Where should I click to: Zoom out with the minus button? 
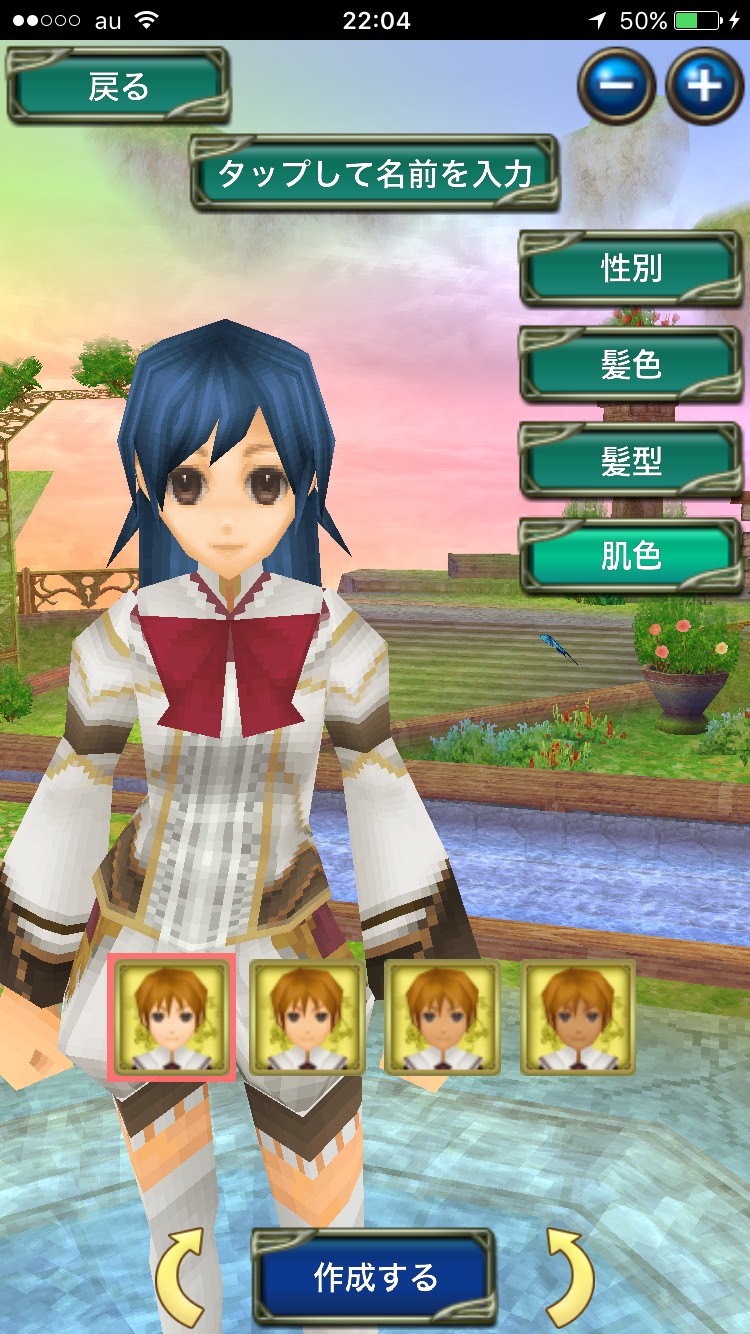click(x=616, y=86)
